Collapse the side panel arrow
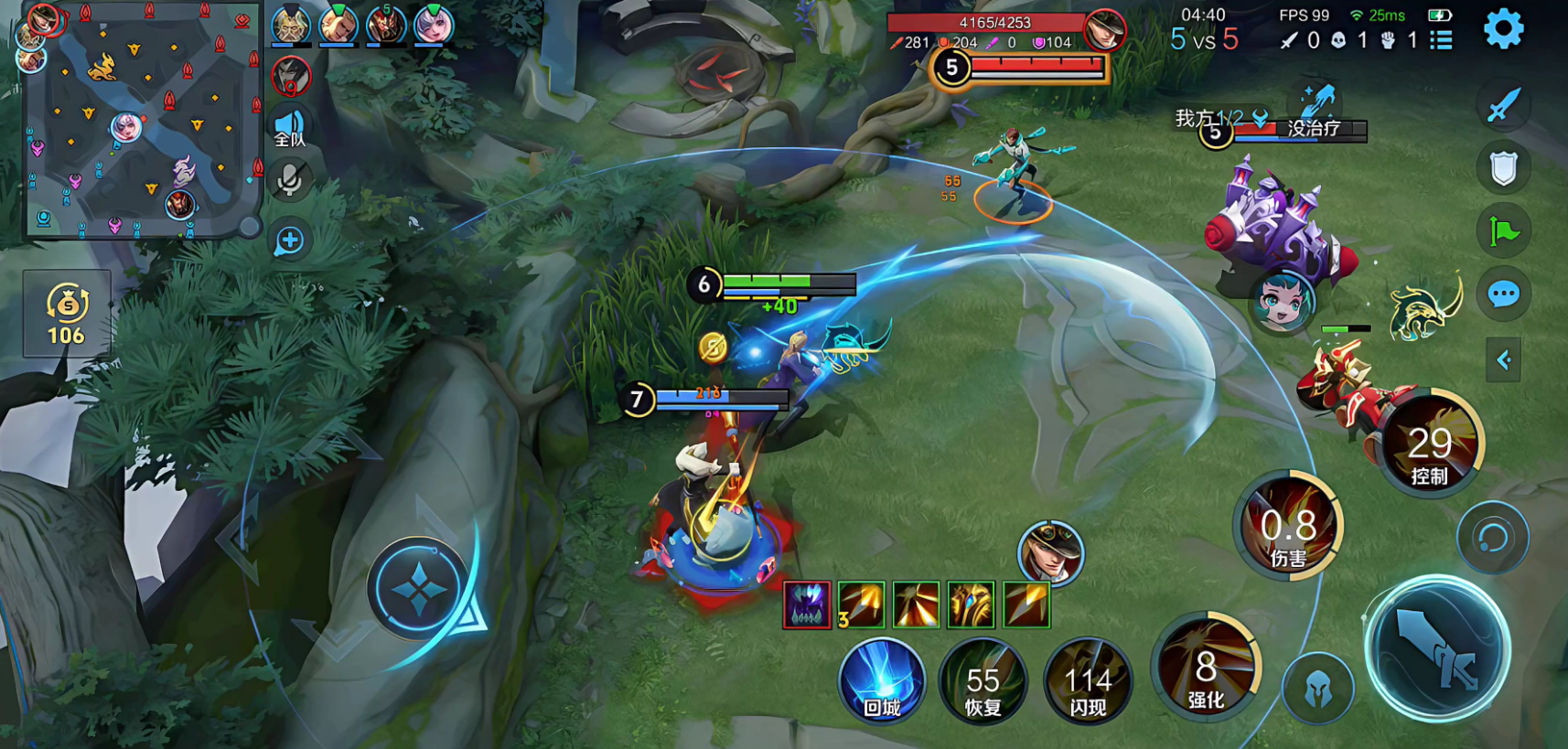The height and width of the screenshot is (749, 1568). pos(1503,359)
